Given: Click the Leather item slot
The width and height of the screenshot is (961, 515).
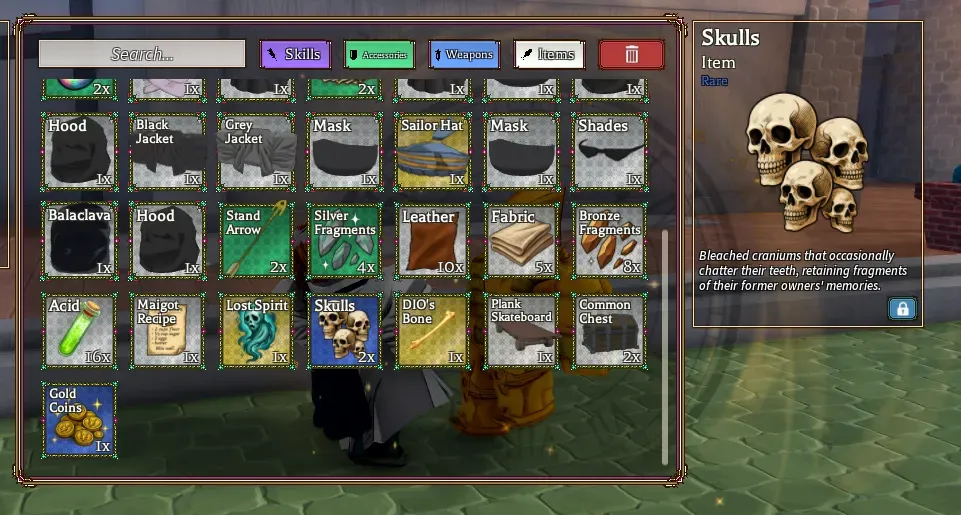Looking at the screenshot, I should [x=433, y=241].
